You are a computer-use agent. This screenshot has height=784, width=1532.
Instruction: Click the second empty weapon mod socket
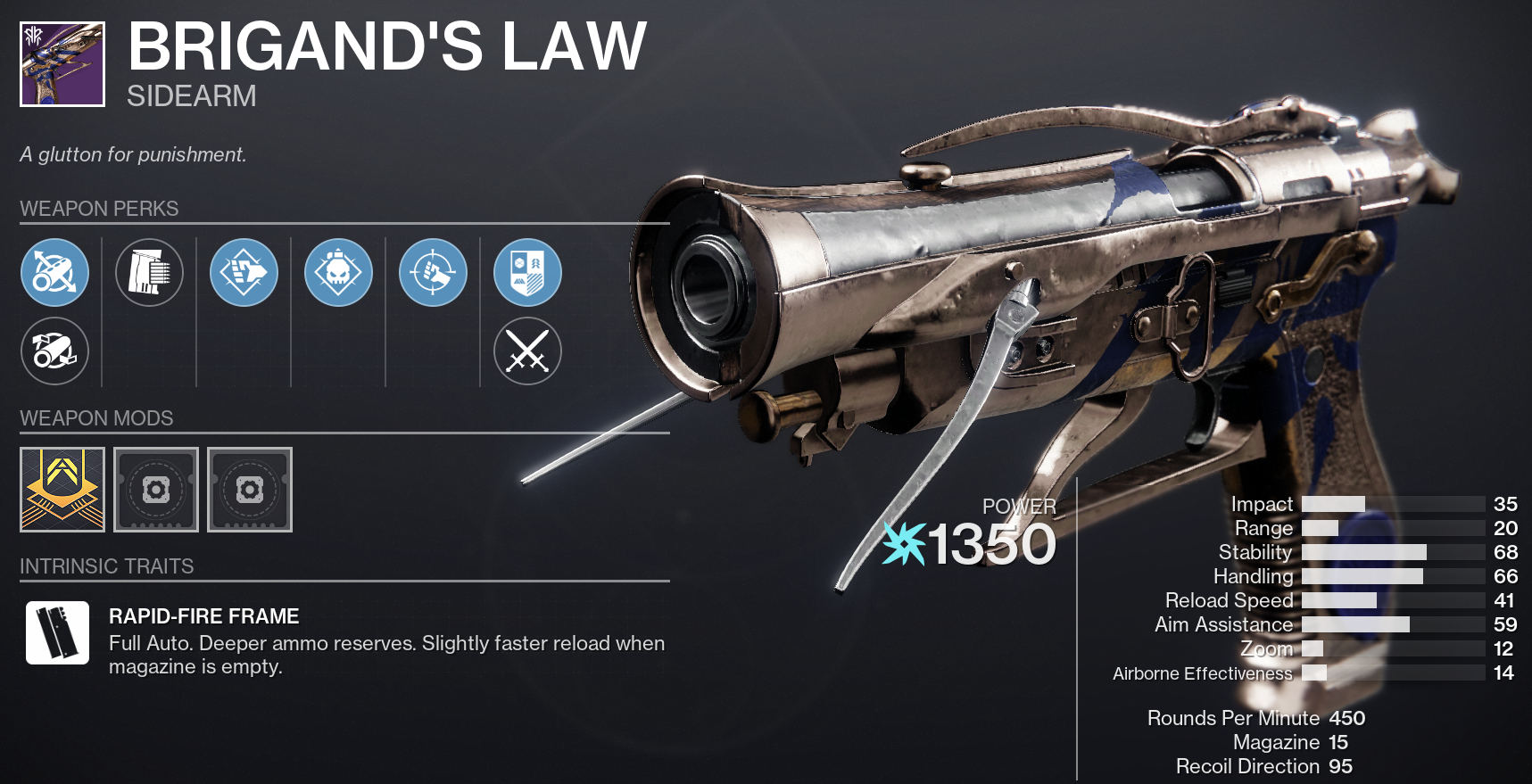[250, 490]
